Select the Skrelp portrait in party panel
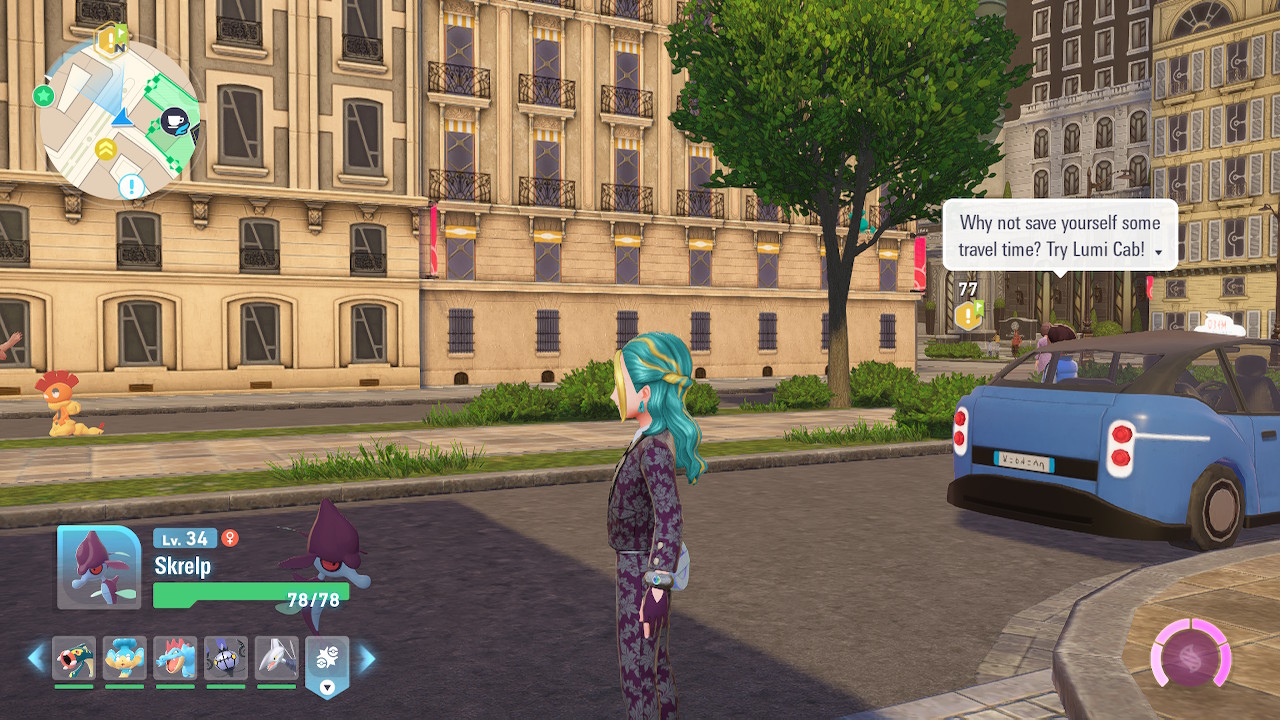1280x720 pixels. tap(98, 567)
